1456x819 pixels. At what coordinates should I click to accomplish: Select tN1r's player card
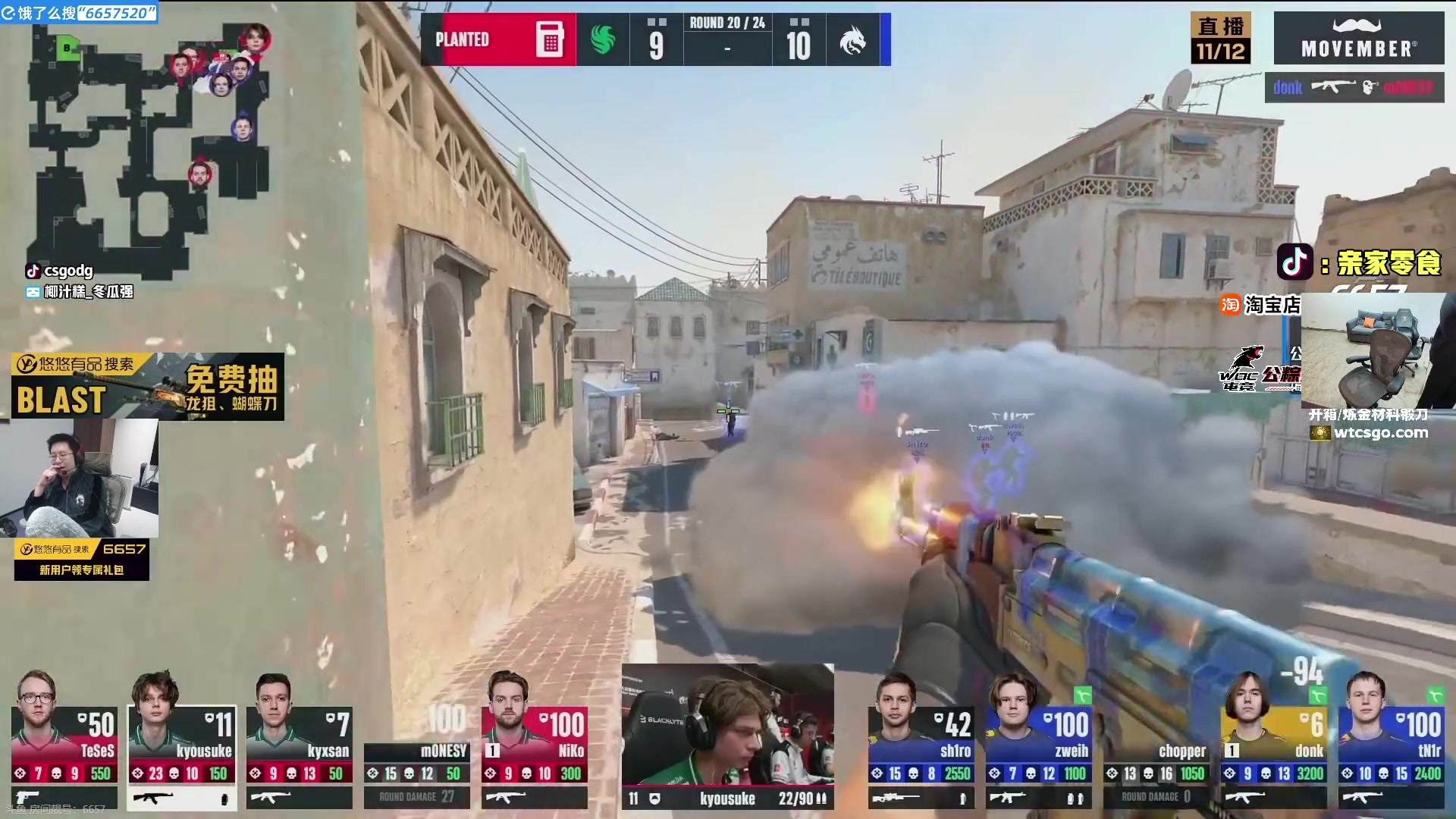tap(1391, 739)
